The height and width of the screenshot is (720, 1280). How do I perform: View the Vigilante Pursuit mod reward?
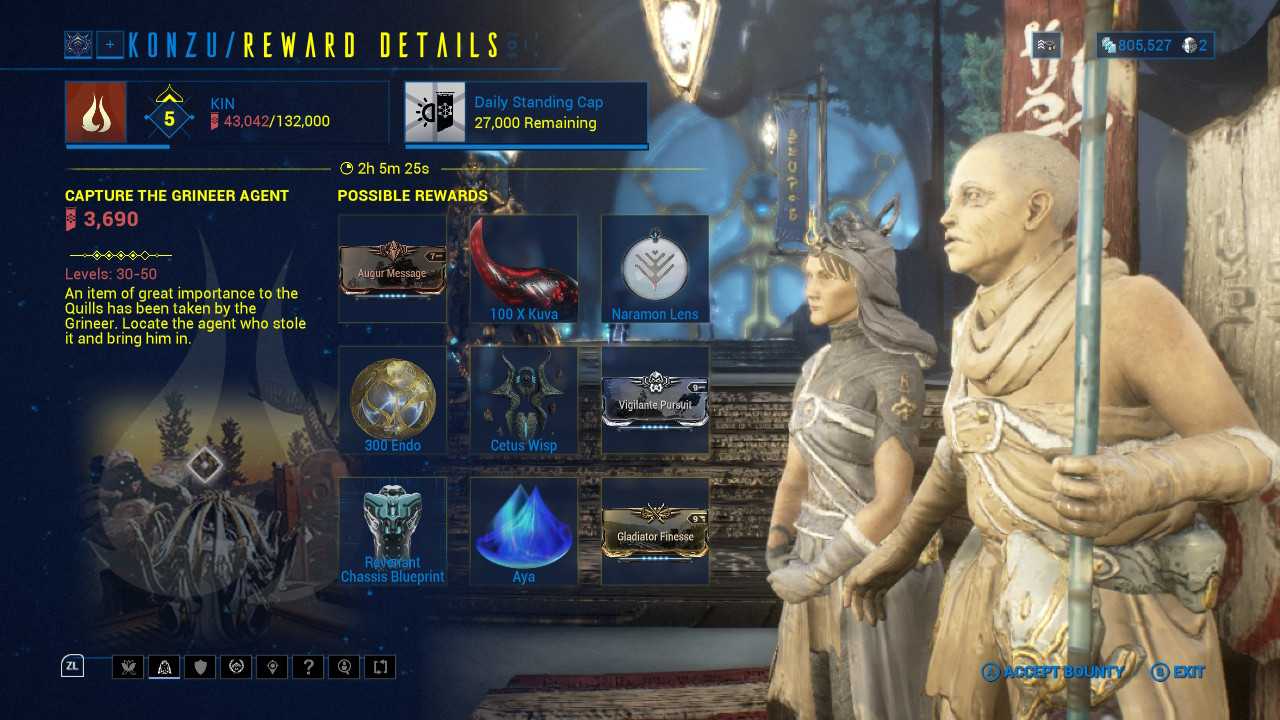point(655,400)
